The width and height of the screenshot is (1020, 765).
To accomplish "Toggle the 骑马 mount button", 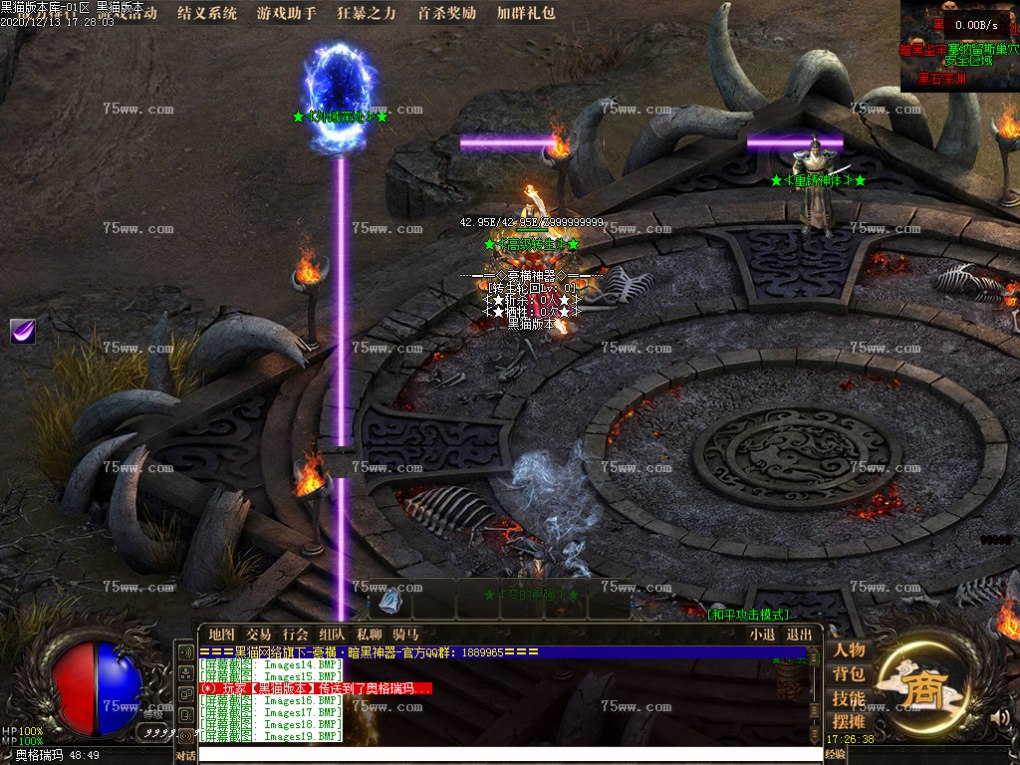I will [x=406, y=634].
